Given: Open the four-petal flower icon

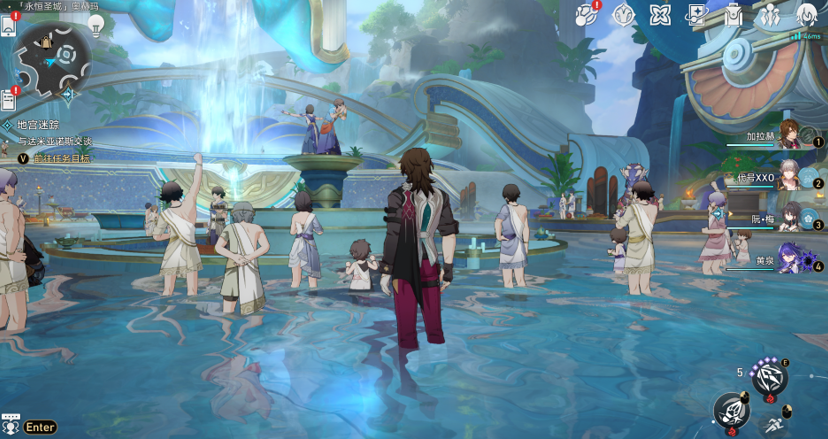Looking at the screenshot, I should 659,14.
